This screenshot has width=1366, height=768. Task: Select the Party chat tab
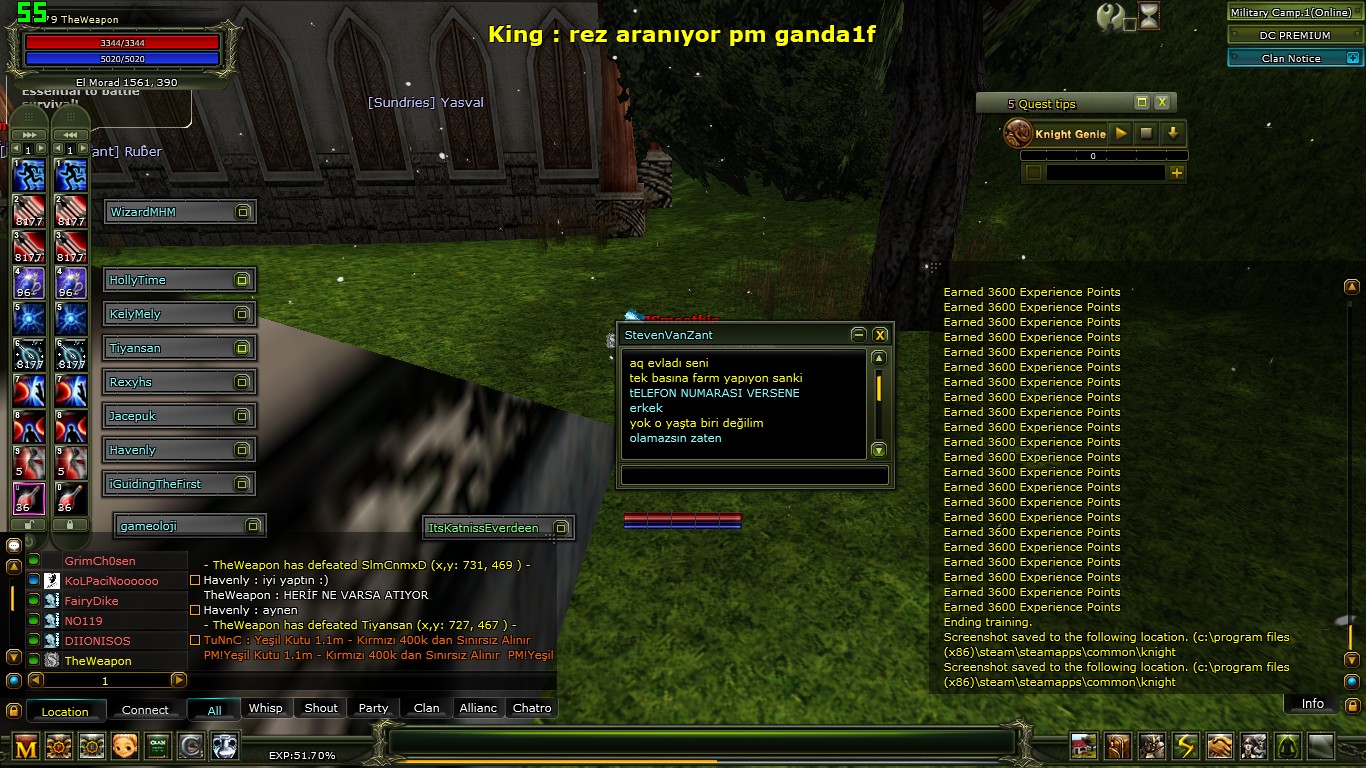click(373, 708)
